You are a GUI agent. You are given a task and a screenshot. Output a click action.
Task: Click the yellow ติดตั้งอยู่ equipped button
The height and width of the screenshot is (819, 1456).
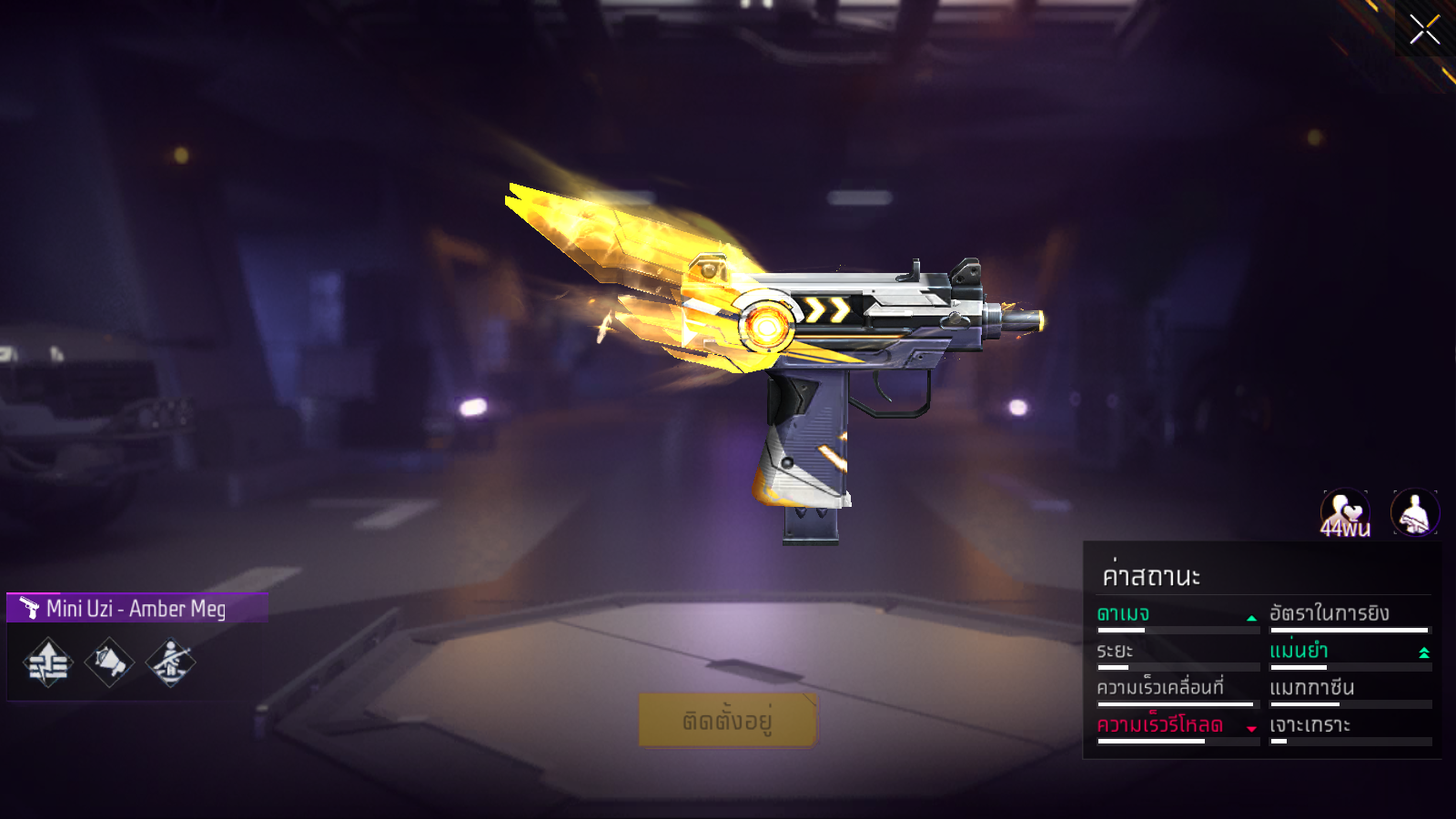coord(728,721)
